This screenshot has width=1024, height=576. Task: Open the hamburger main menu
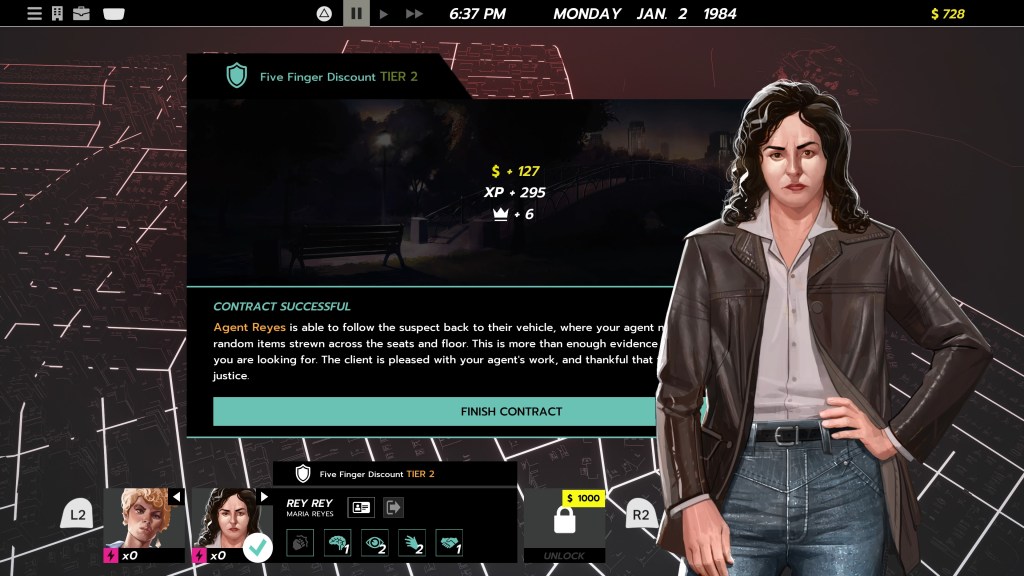(x=34, y=14)
